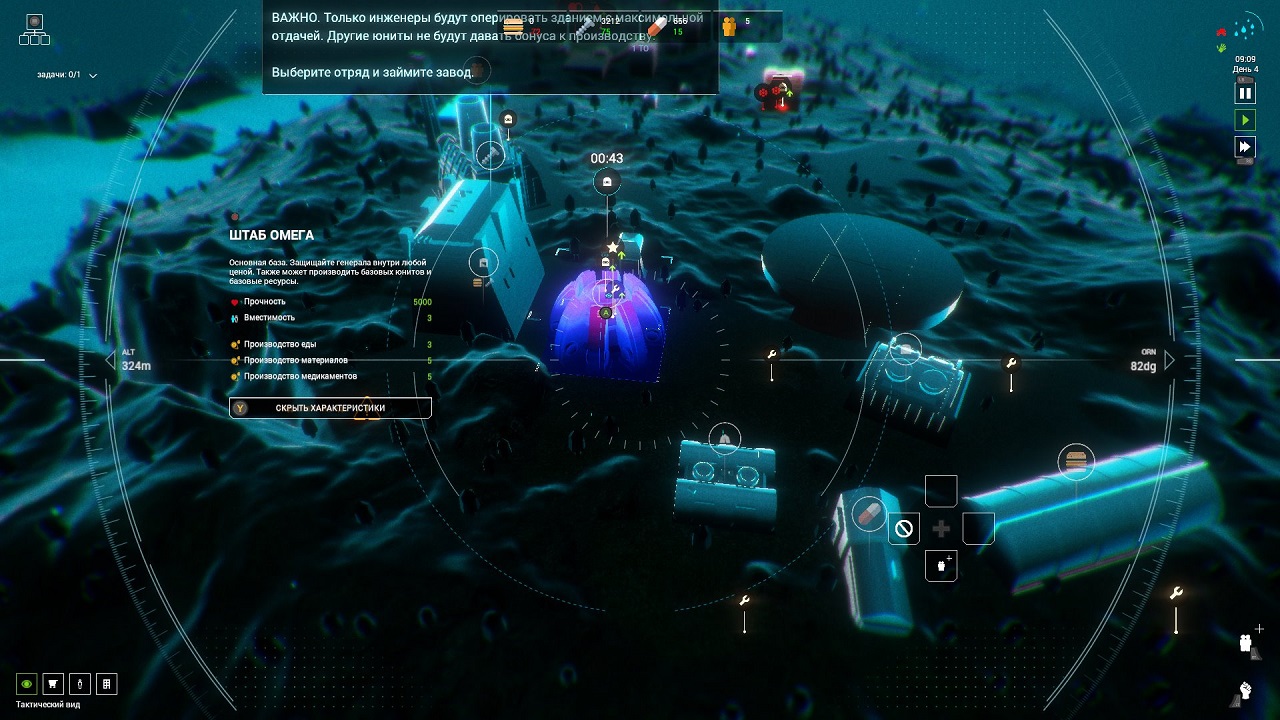Open the shopping cart view
The width and height of the screenshot is (1280, 720).
coord(53,684)
